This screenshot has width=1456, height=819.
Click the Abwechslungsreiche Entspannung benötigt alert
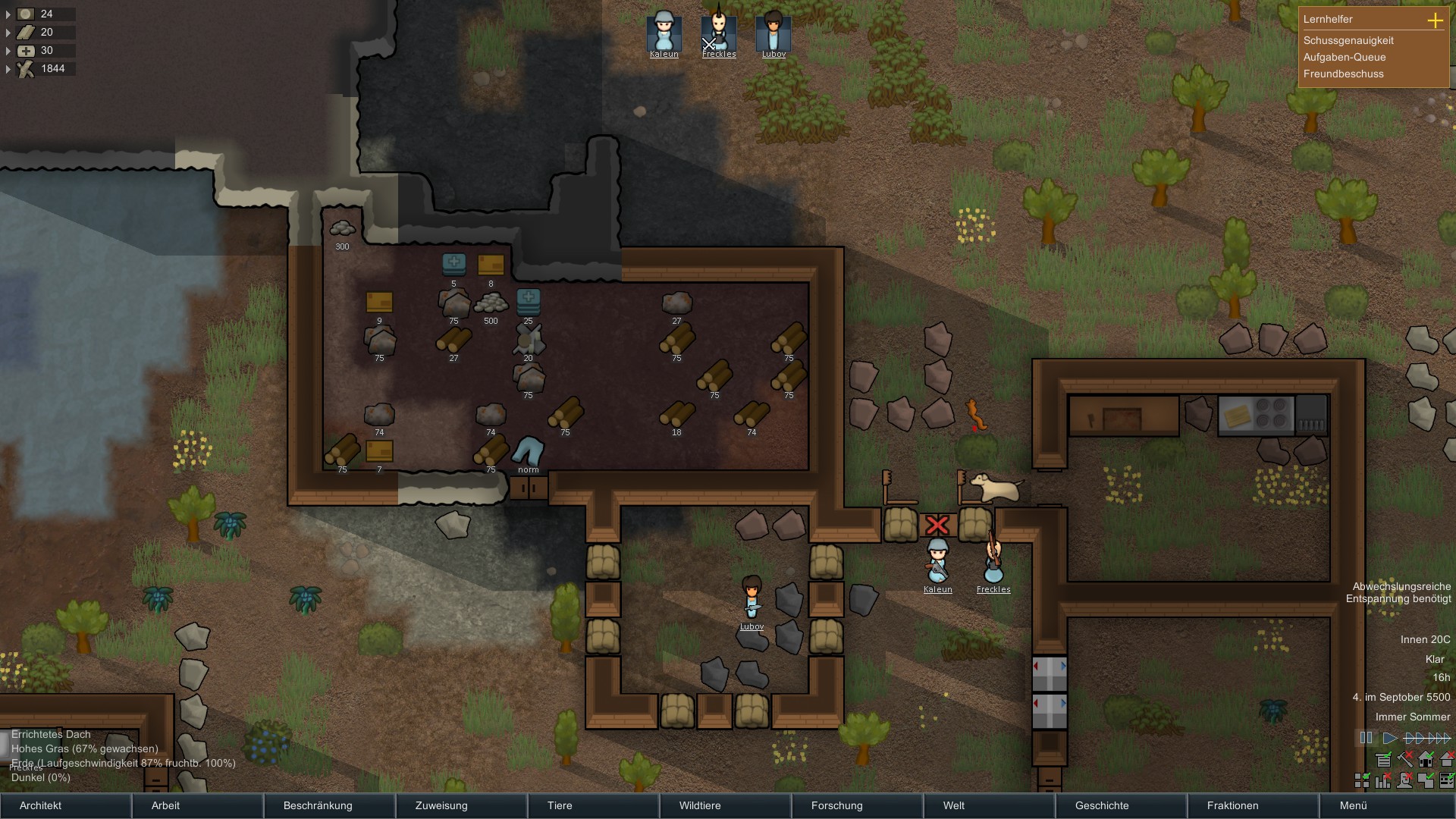pyautogui.click(x=1398, y=592)
